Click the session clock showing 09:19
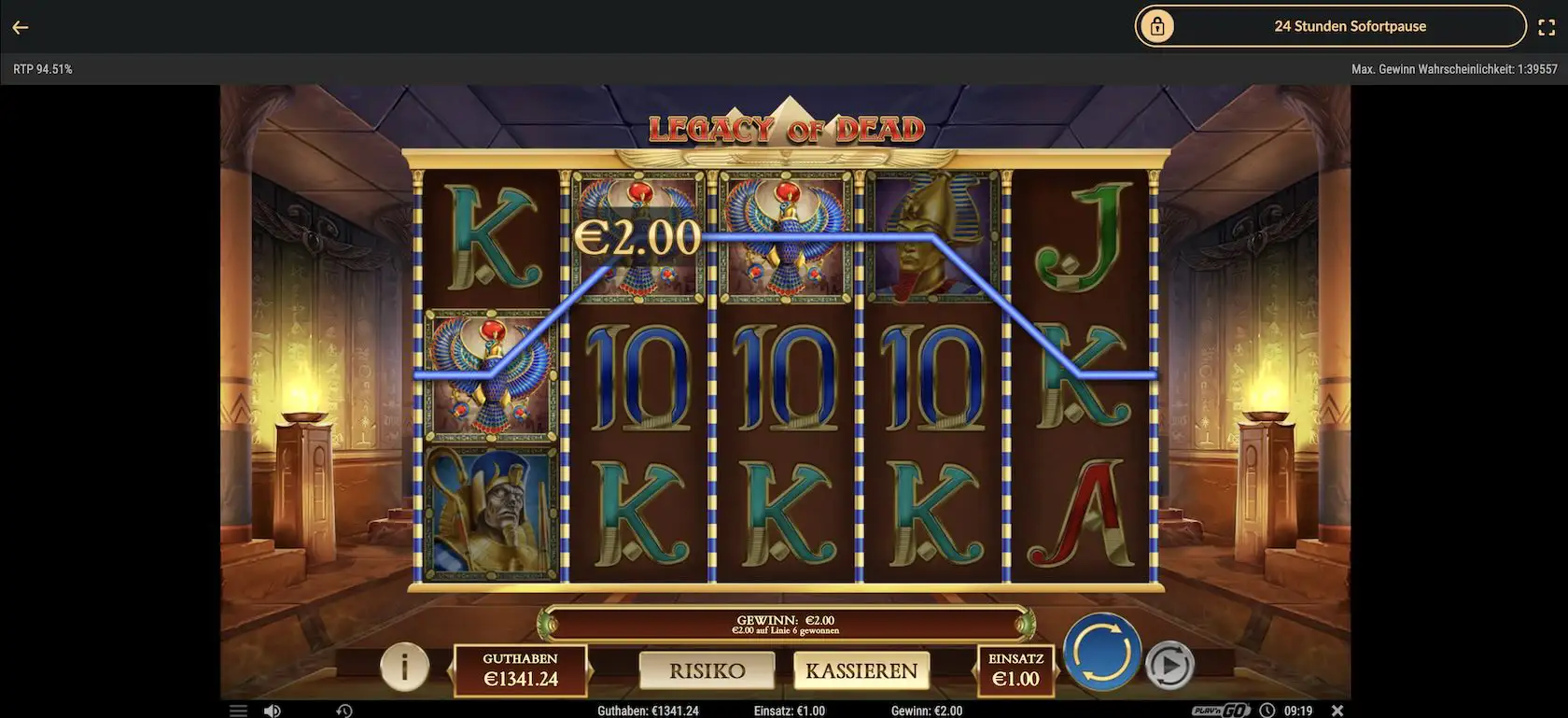 point(1297,710)
